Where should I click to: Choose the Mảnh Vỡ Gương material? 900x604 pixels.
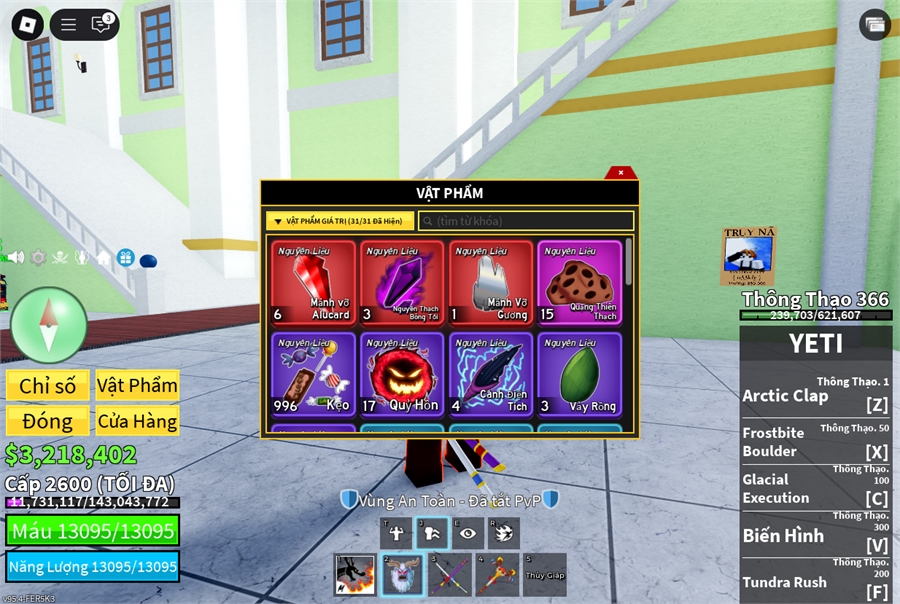(x=490, y=283)
